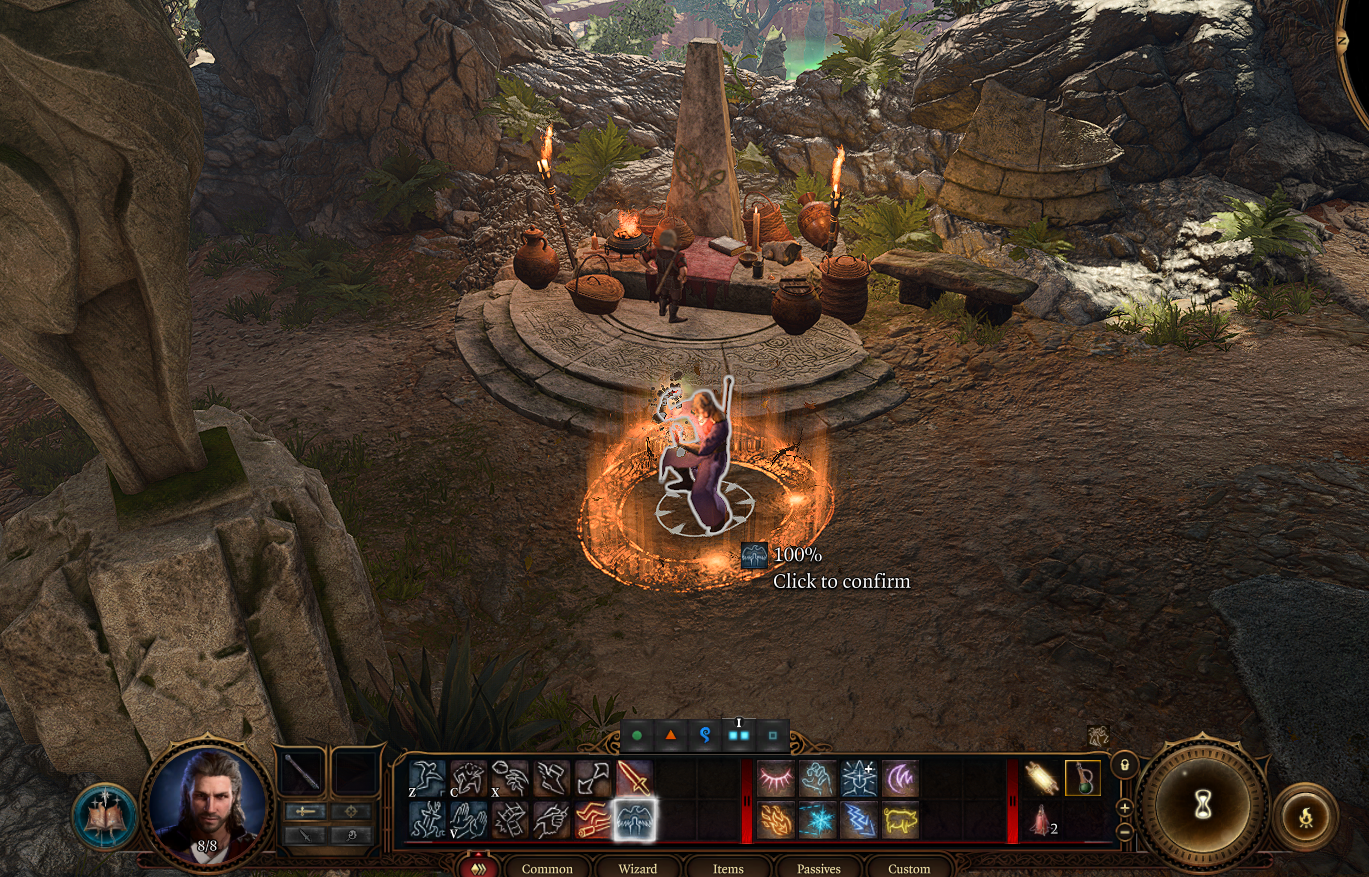Switch to the Common hotbar tab

pos(547,868)
